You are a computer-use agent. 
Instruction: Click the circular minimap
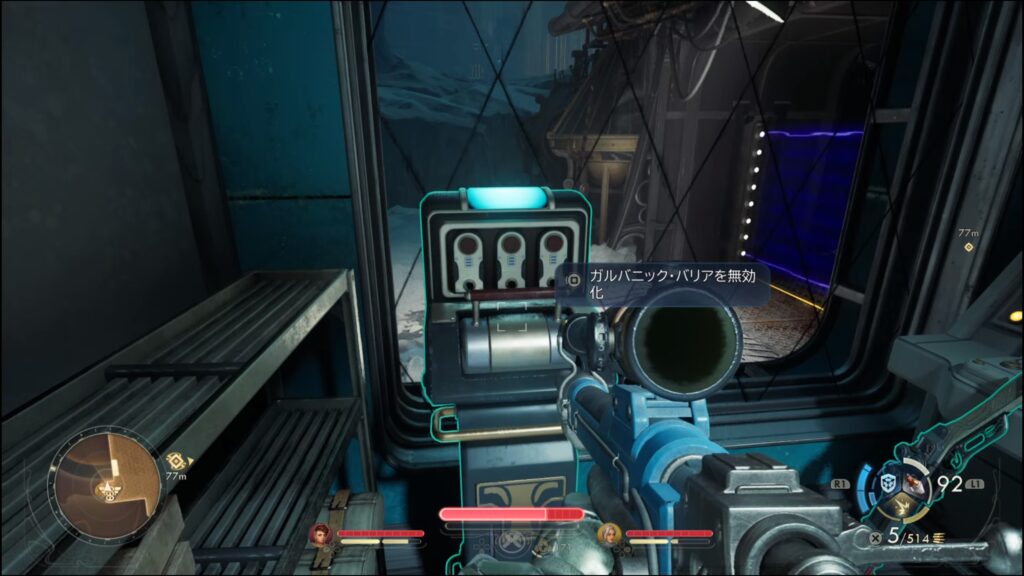(107, 478)
